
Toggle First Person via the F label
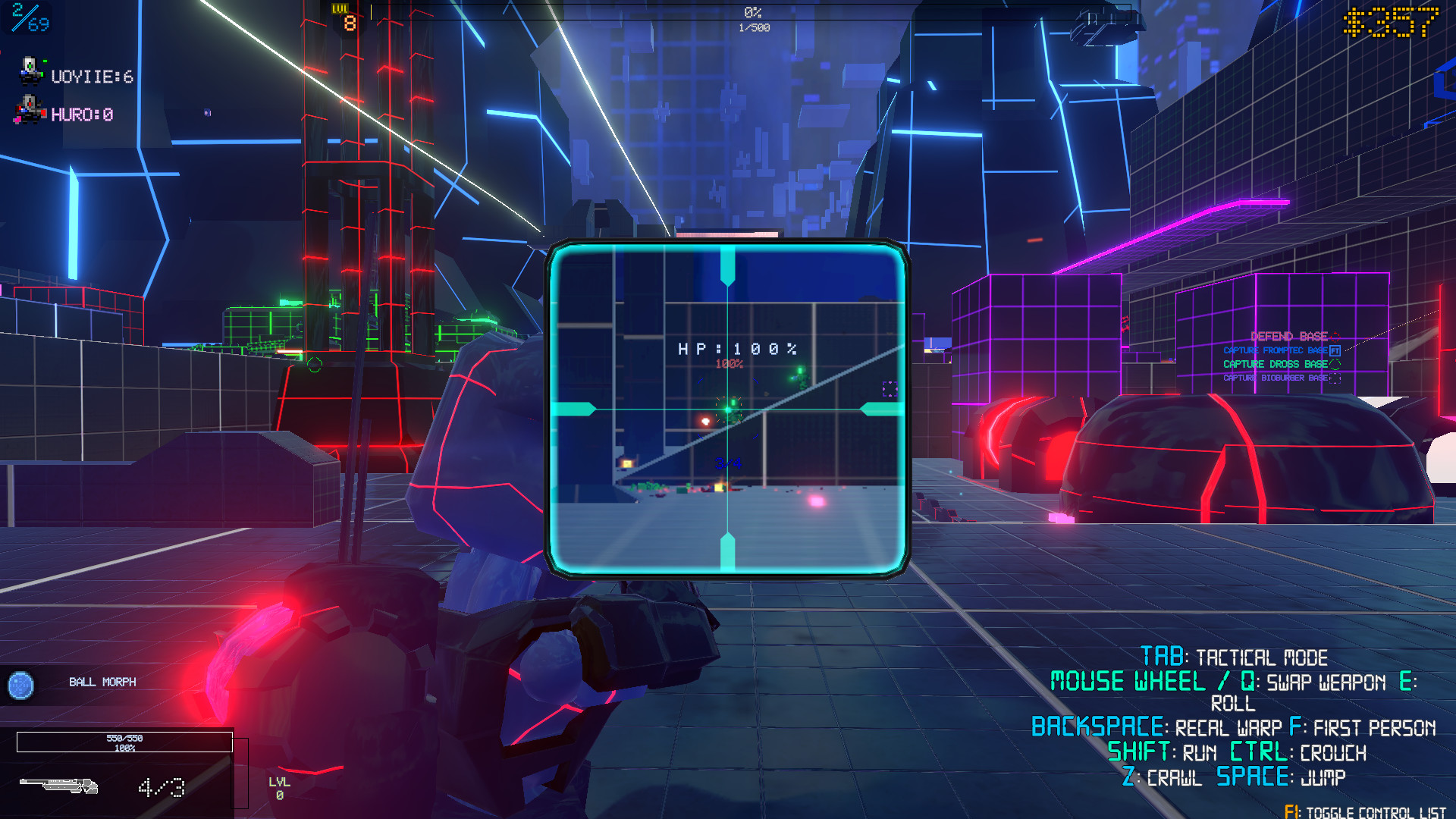[1298, 726]
